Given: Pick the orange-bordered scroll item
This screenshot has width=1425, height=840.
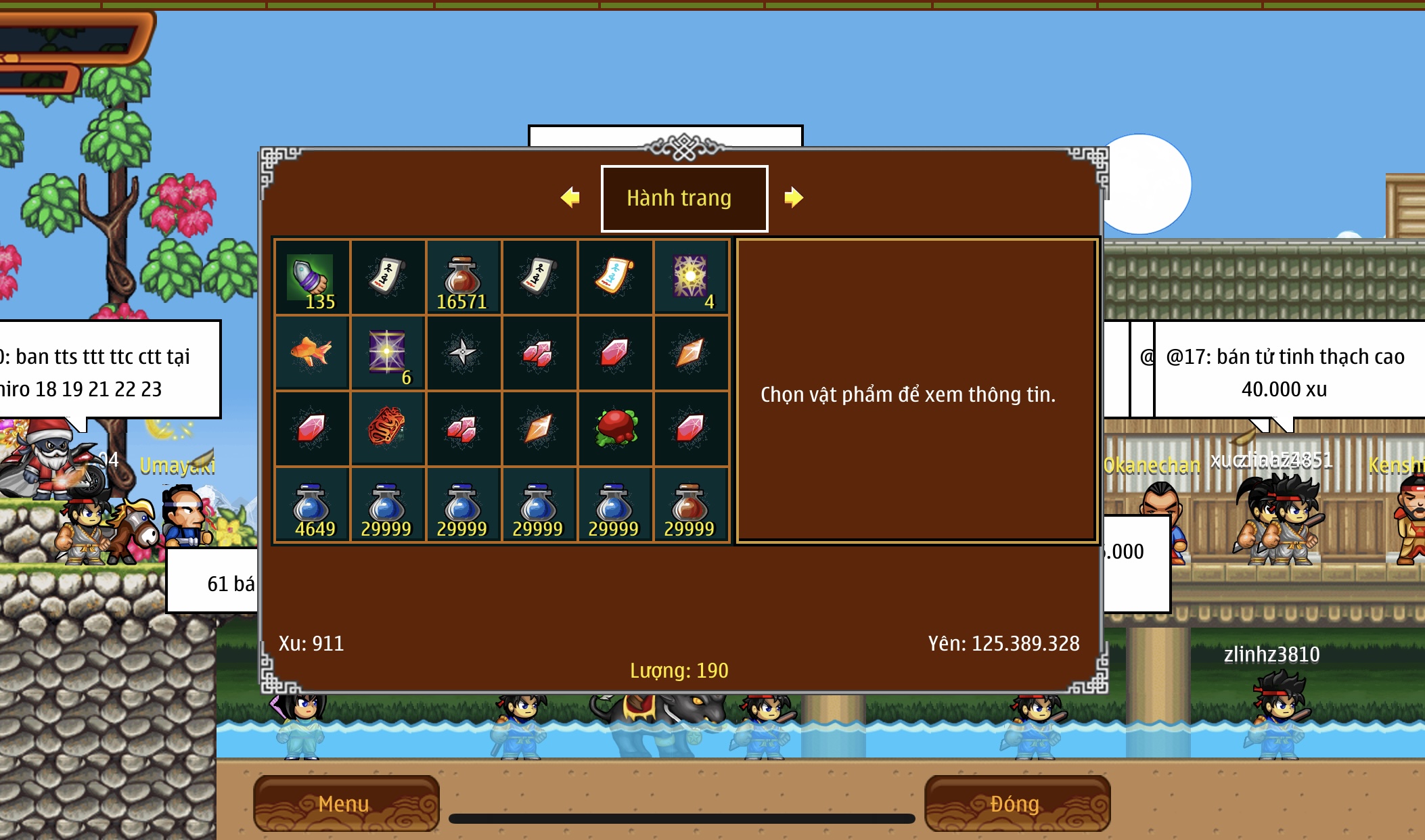Looking at the screenshot, I should (x=614, y=277).
